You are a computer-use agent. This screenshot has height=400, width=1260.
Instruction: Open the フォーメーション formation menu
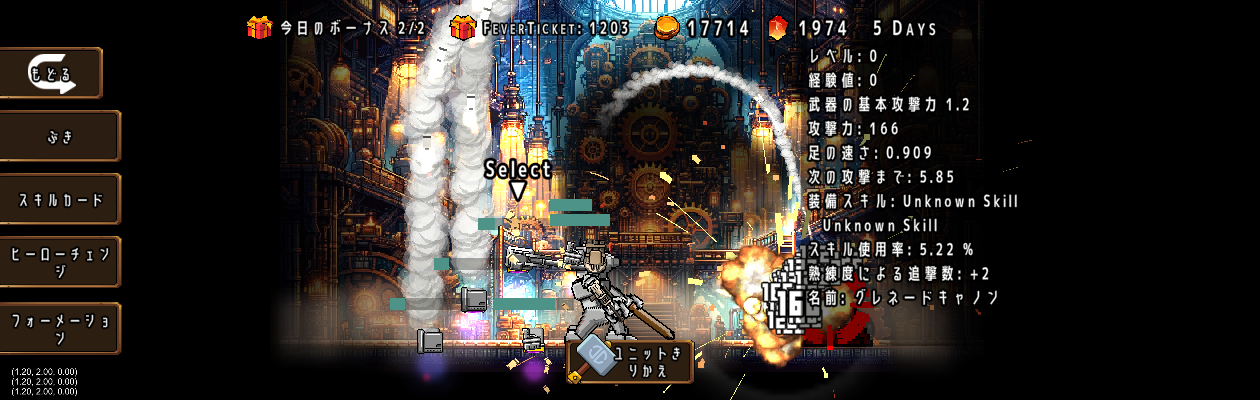click(60, 328)
